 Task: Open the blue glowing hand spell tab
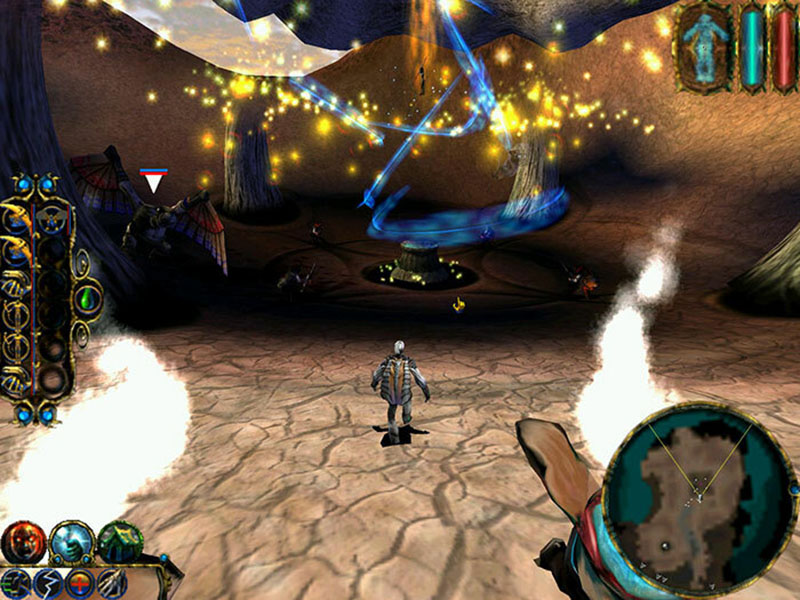tap(72, 542)
